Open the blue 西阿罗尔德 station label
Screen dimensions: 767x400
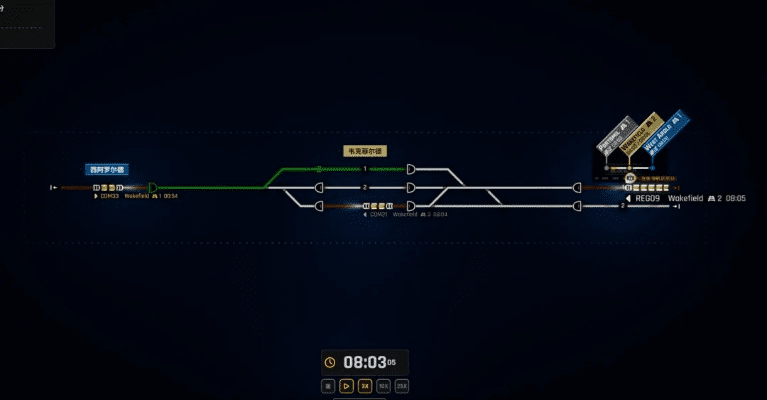[108, 170]
